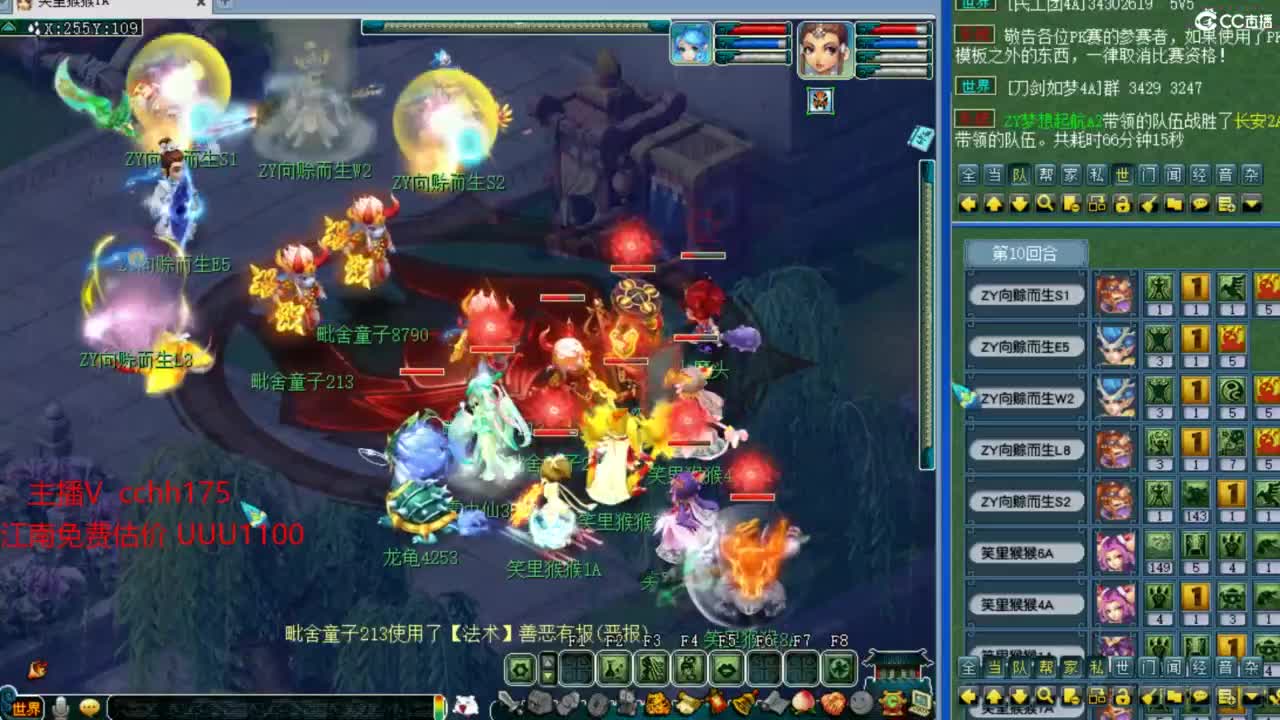Click the ZY向赊而生S1 player name button
The width and height of the screenshot is (1280, 720).
[1026, 295]
